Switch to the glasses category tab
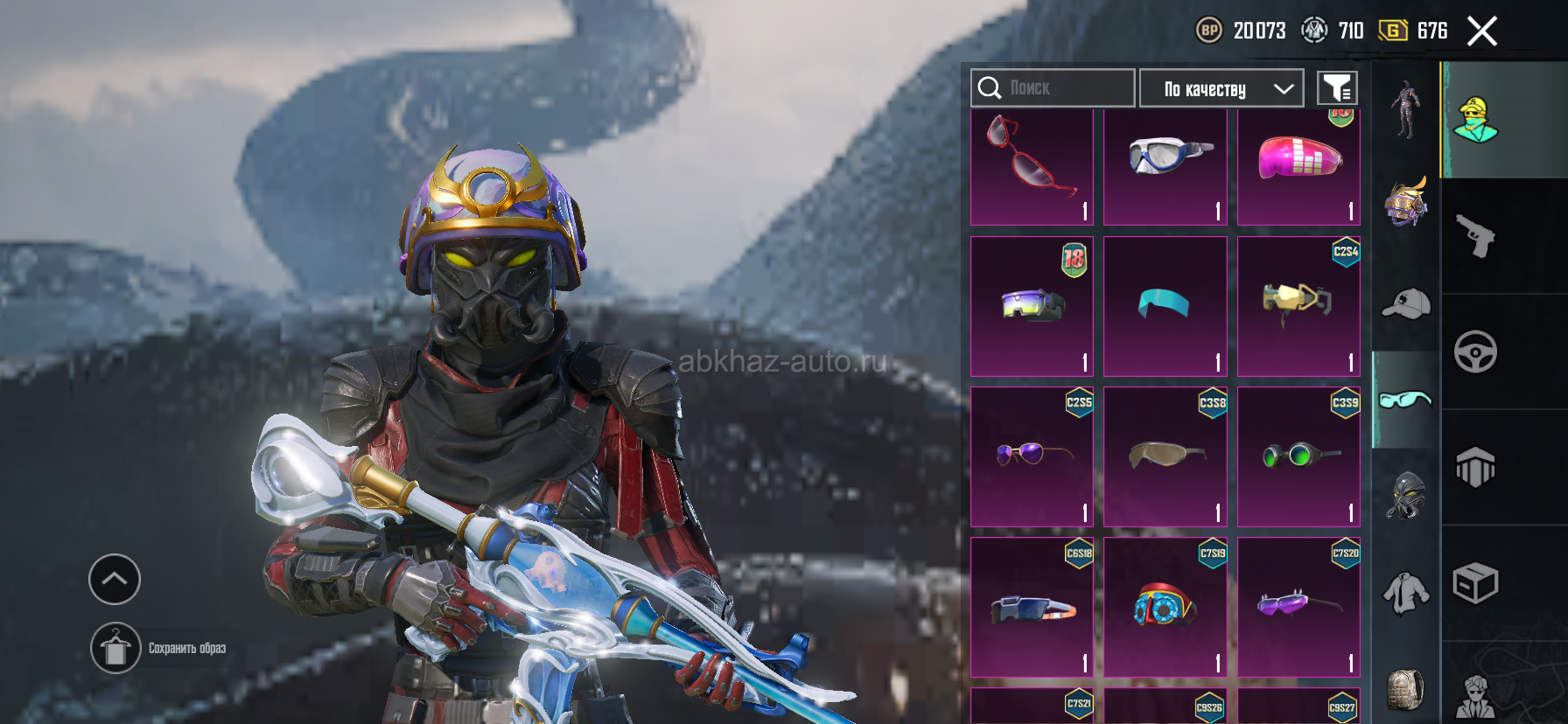Viewport: 1568px width, 724px height. point(1405,400)
